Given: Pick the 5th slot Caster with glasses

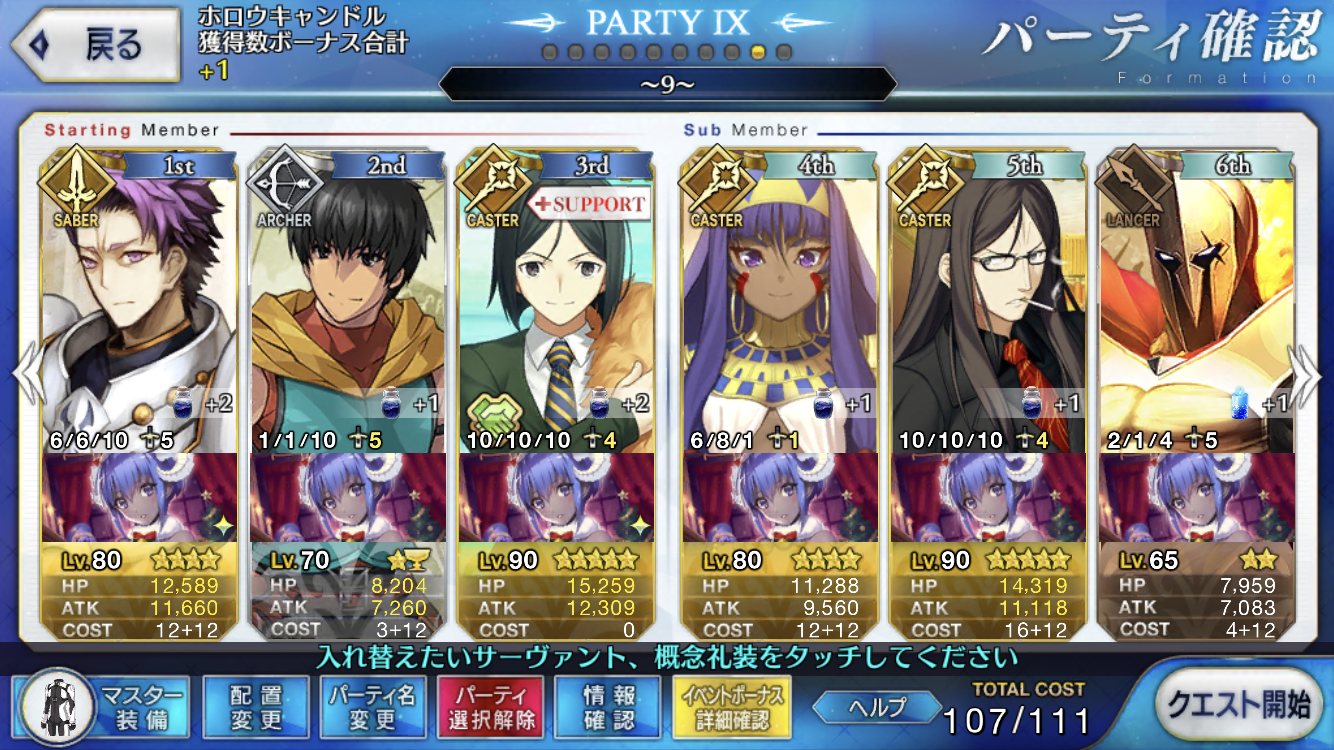Looking at the screenshot, I should (988, 300).
